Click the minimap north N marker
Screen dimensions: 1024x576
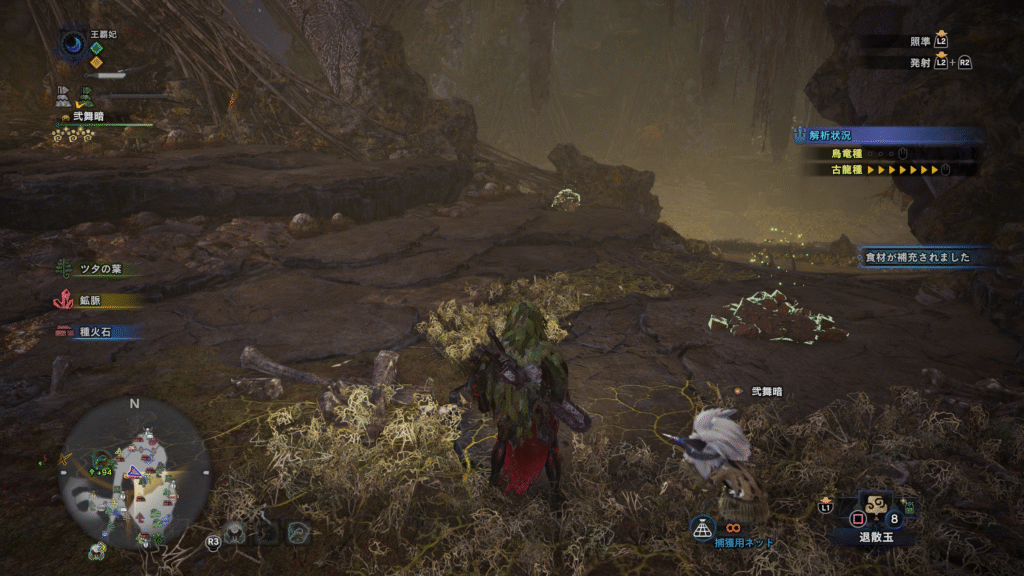pos(134,404)
